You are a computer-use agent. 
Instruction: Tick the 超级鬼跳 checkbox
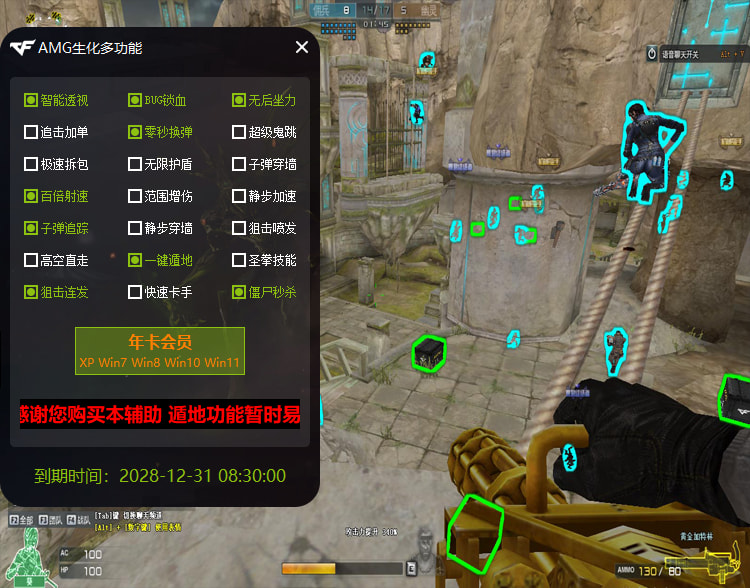tap(239, 132)
